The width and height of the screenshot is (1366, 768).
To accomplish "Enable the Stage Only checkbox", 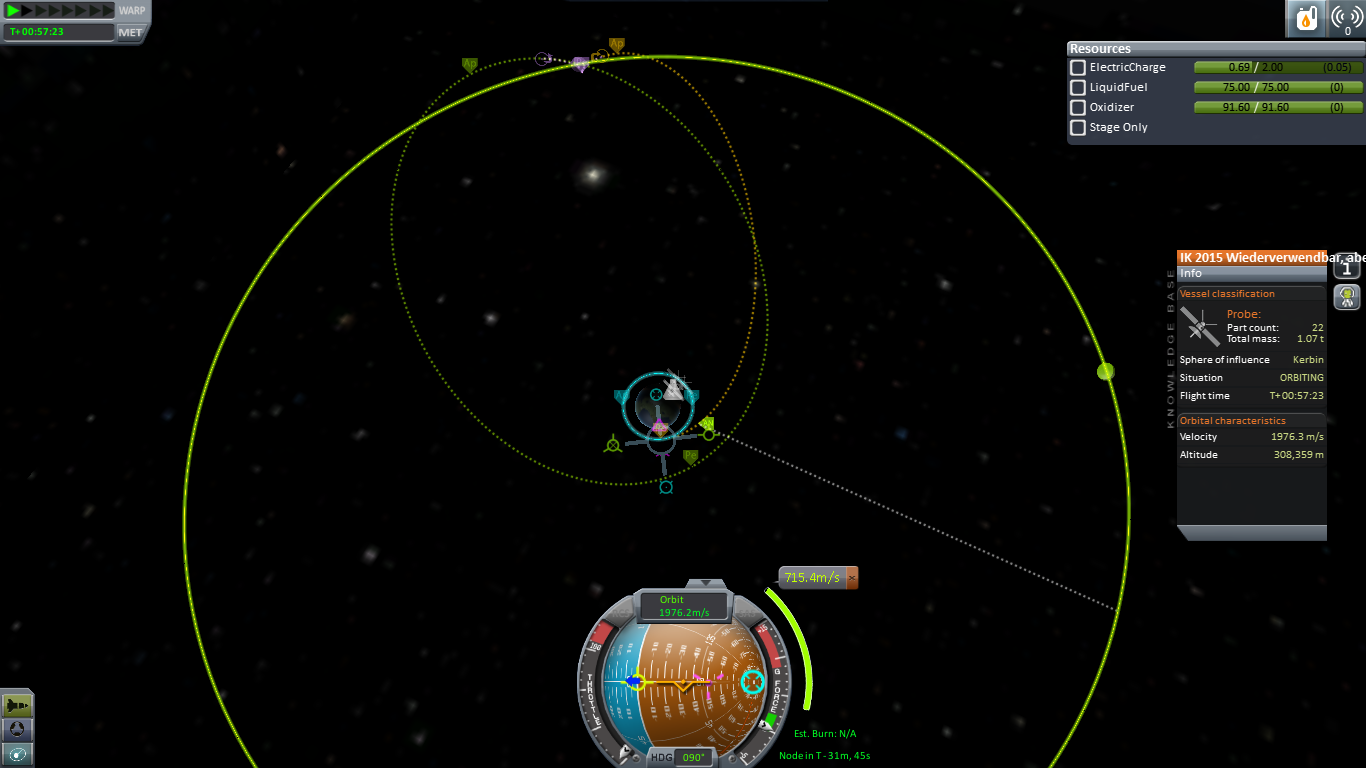I will click(1078, 128).
